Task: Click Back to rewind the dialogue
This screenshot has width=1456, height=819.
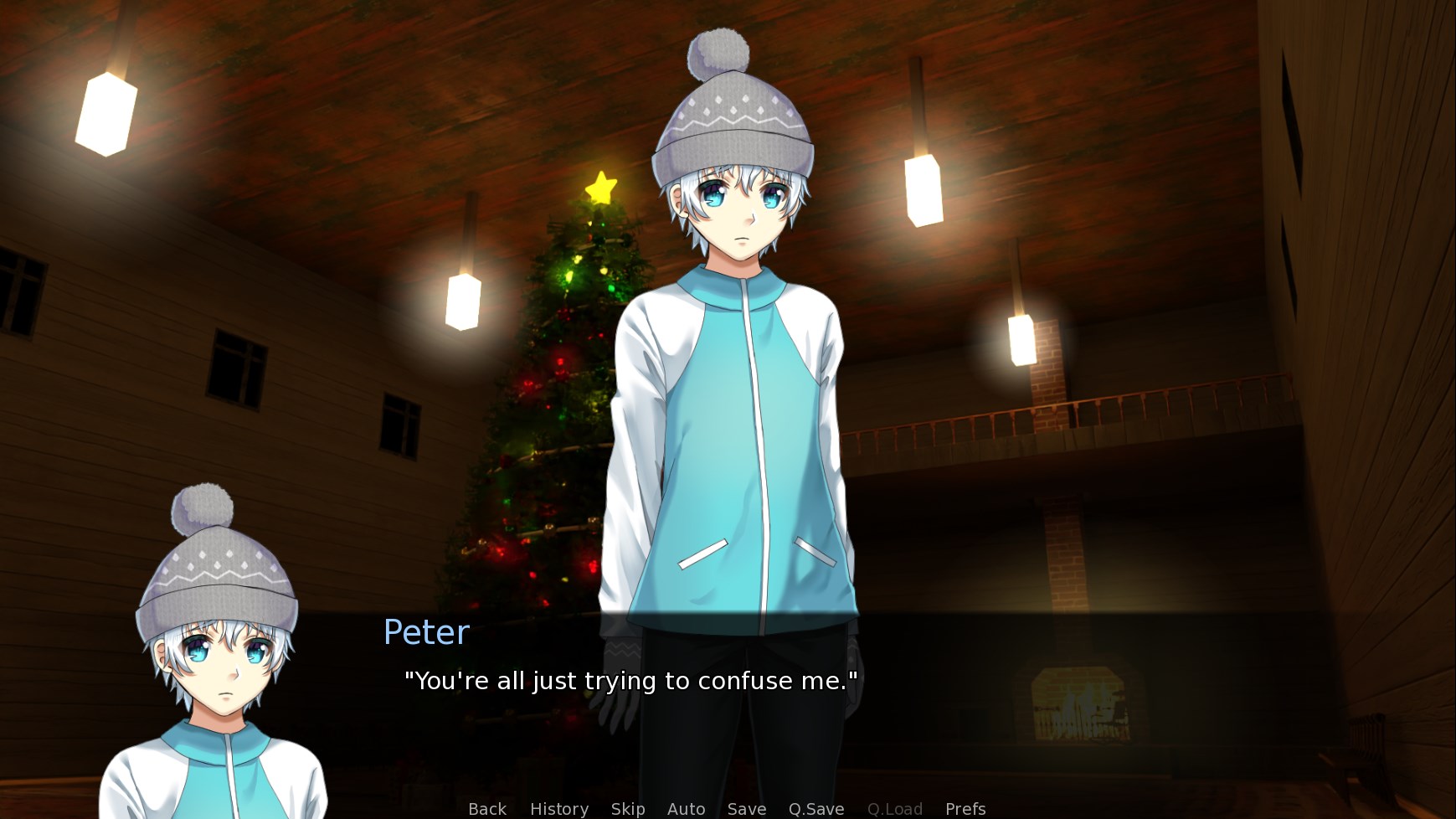Action: pos(486,808)
